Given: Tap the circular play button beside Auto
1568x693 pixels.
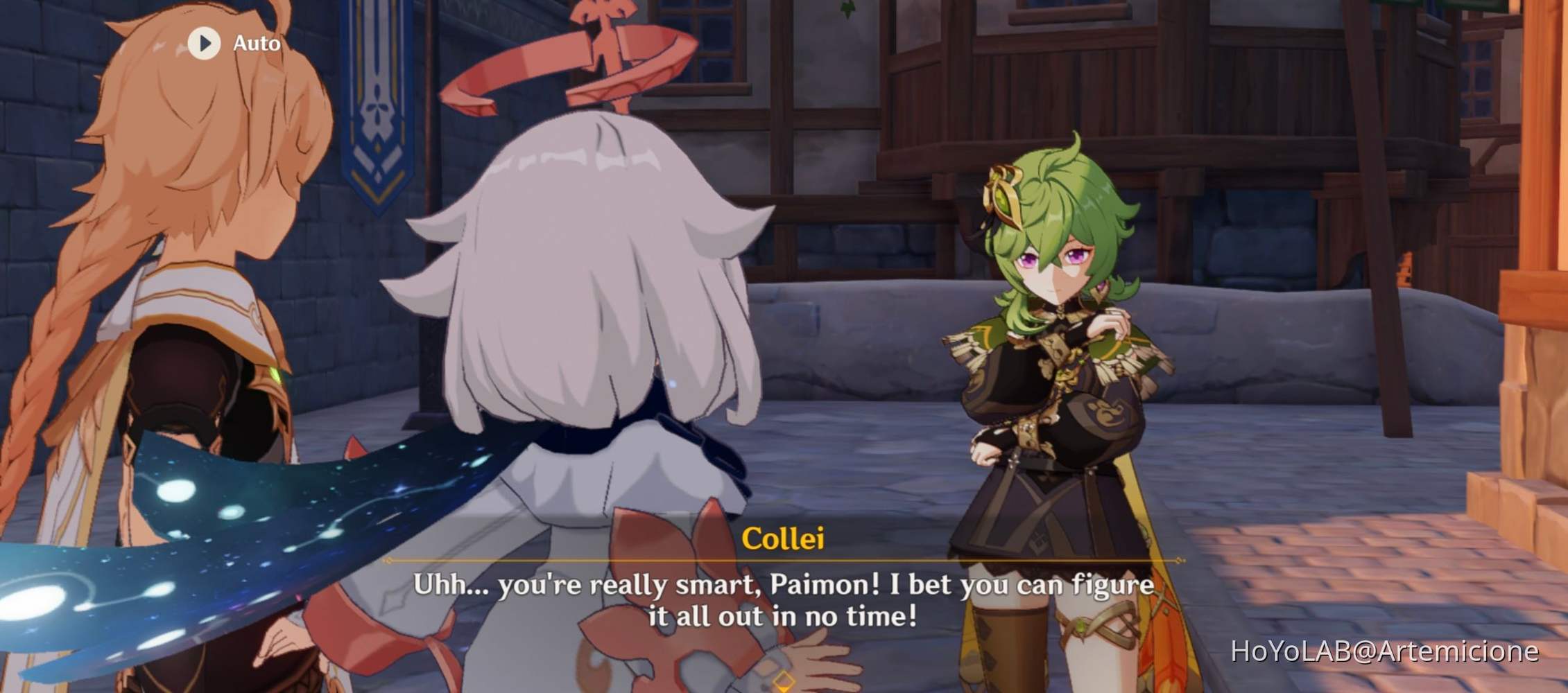Looking at the screenshot, I should (203, 43).
